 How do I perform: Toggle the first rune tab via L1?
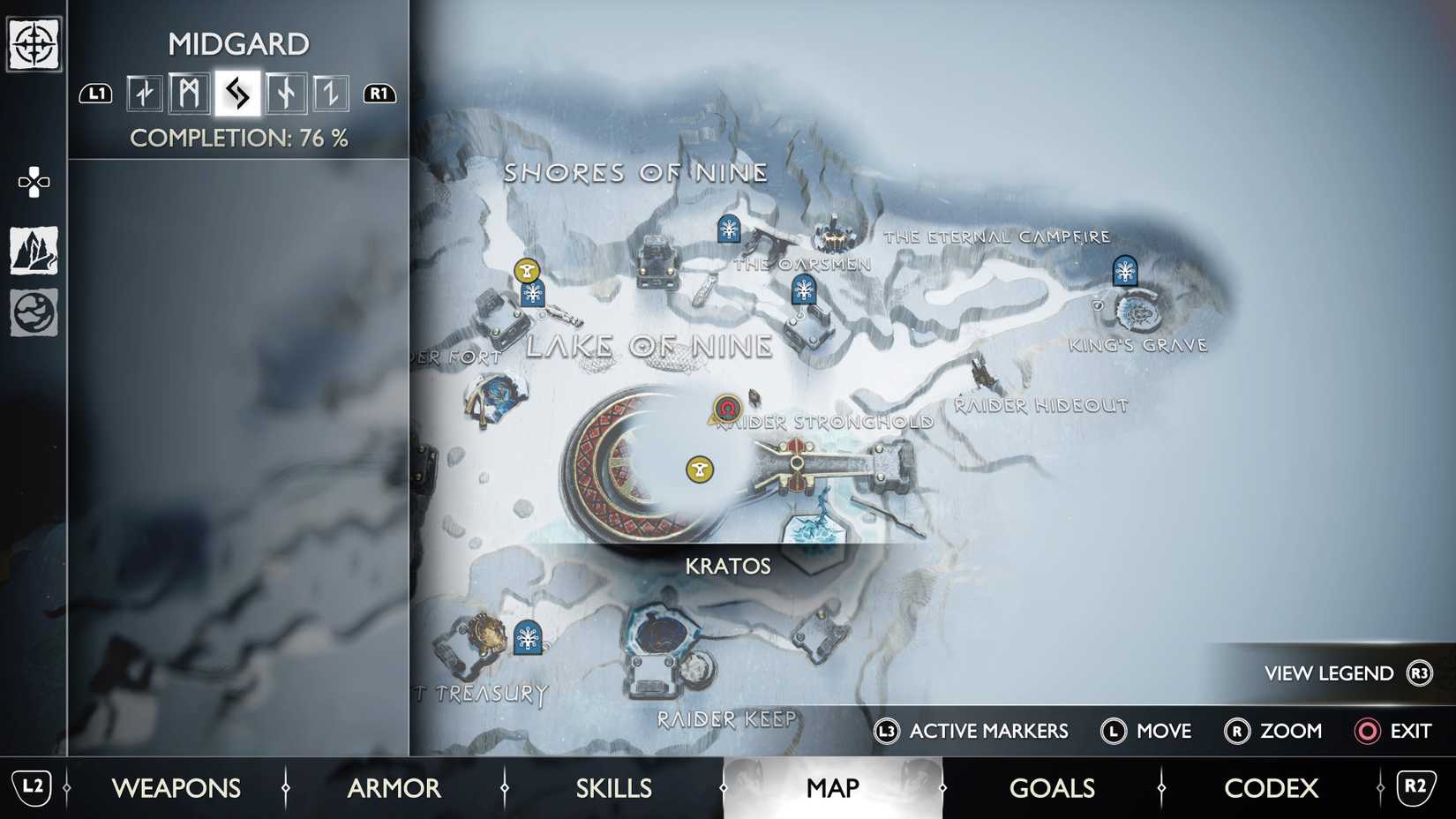click(x=96, y=93)
